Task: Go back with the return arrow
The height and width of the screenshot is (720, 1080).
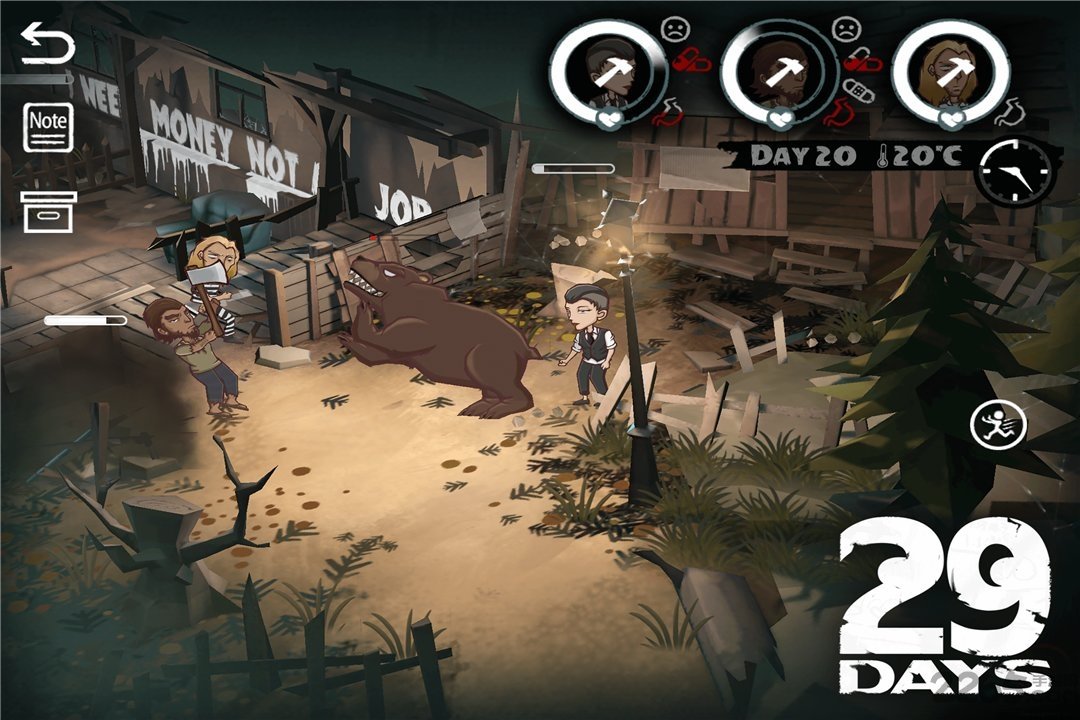Action: click(47, 47)
